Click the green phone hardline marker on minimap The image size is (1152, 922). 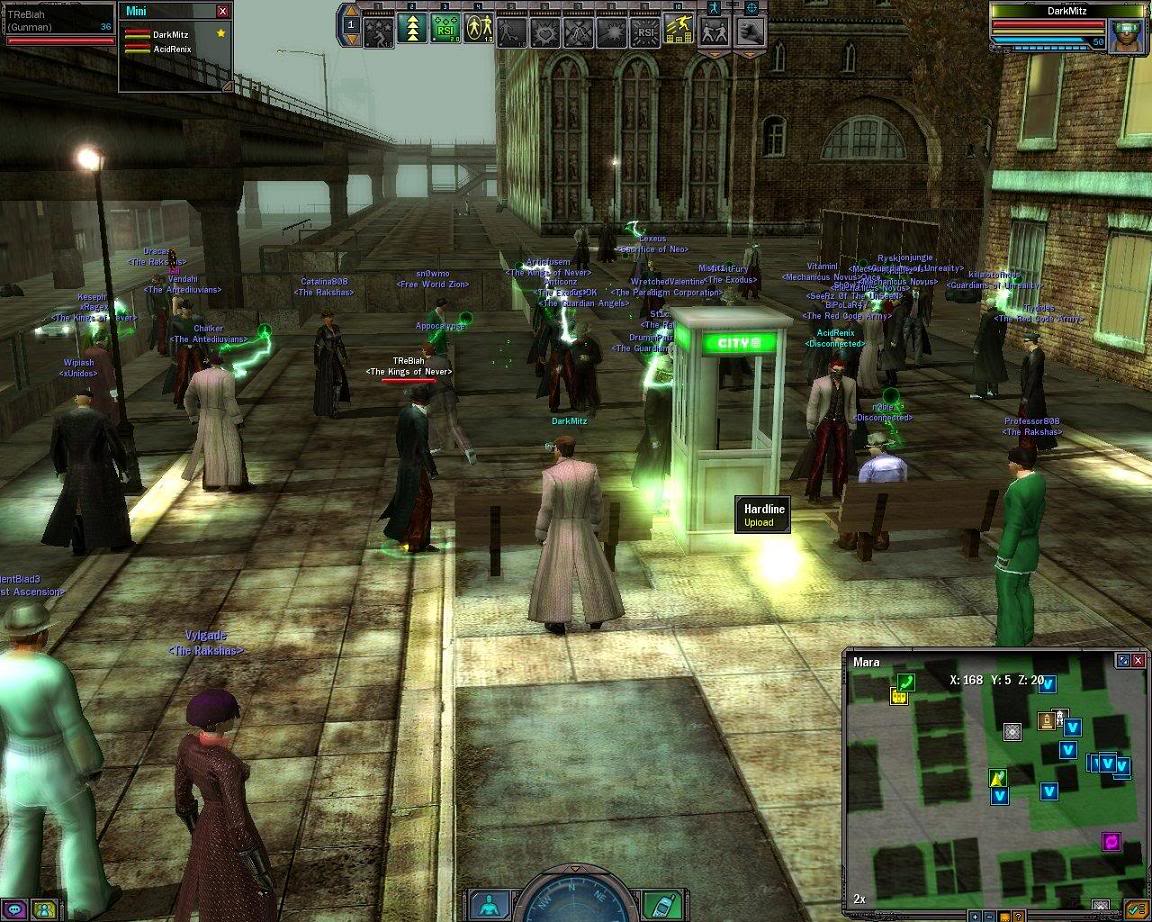pyautogui.click(x=906, y=681)
